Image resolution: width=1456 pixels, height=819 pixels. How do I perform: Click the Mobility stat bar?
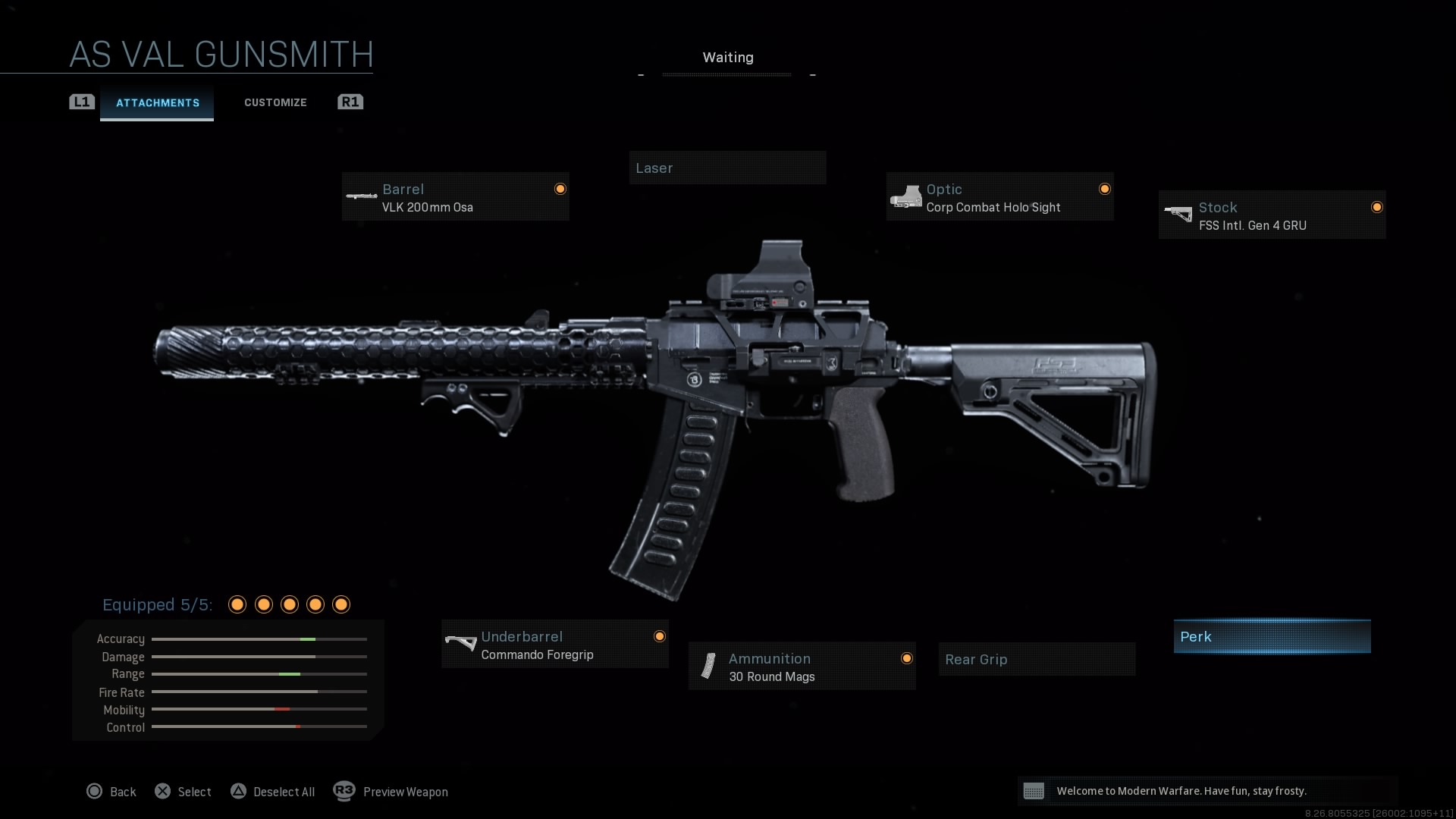tap(259, 709)
